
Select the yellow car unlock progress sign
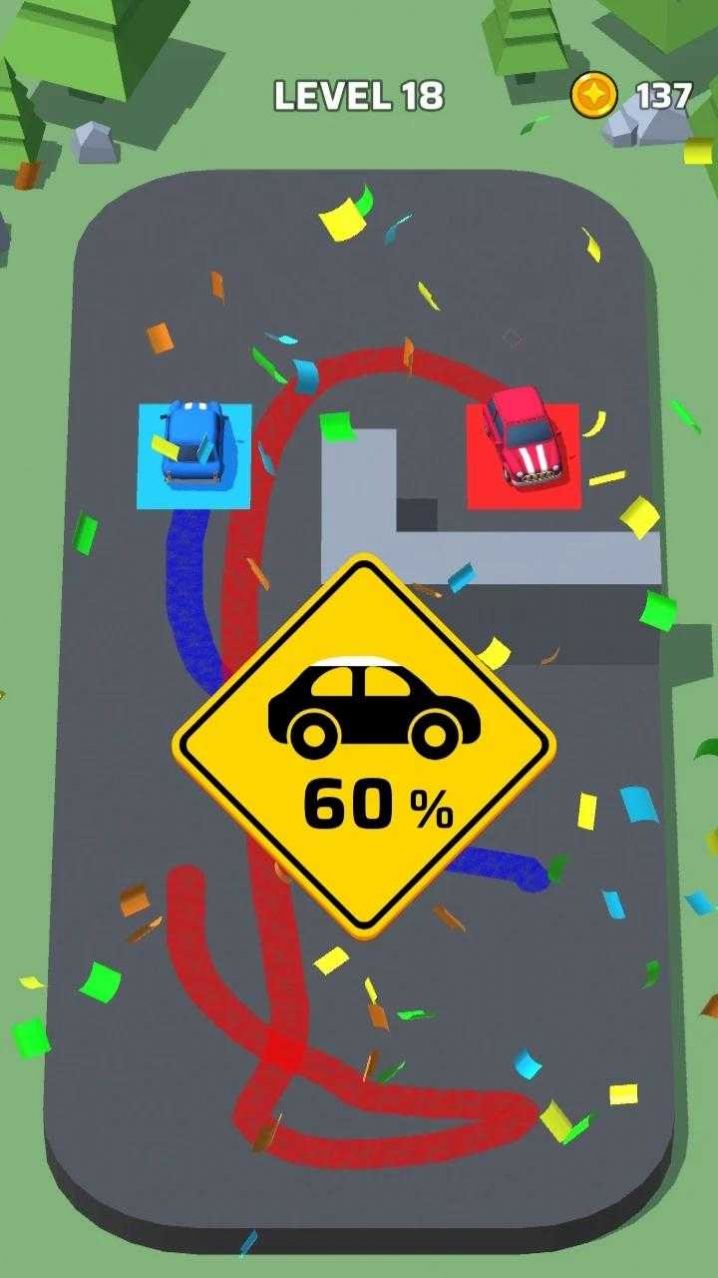(364, 745)
